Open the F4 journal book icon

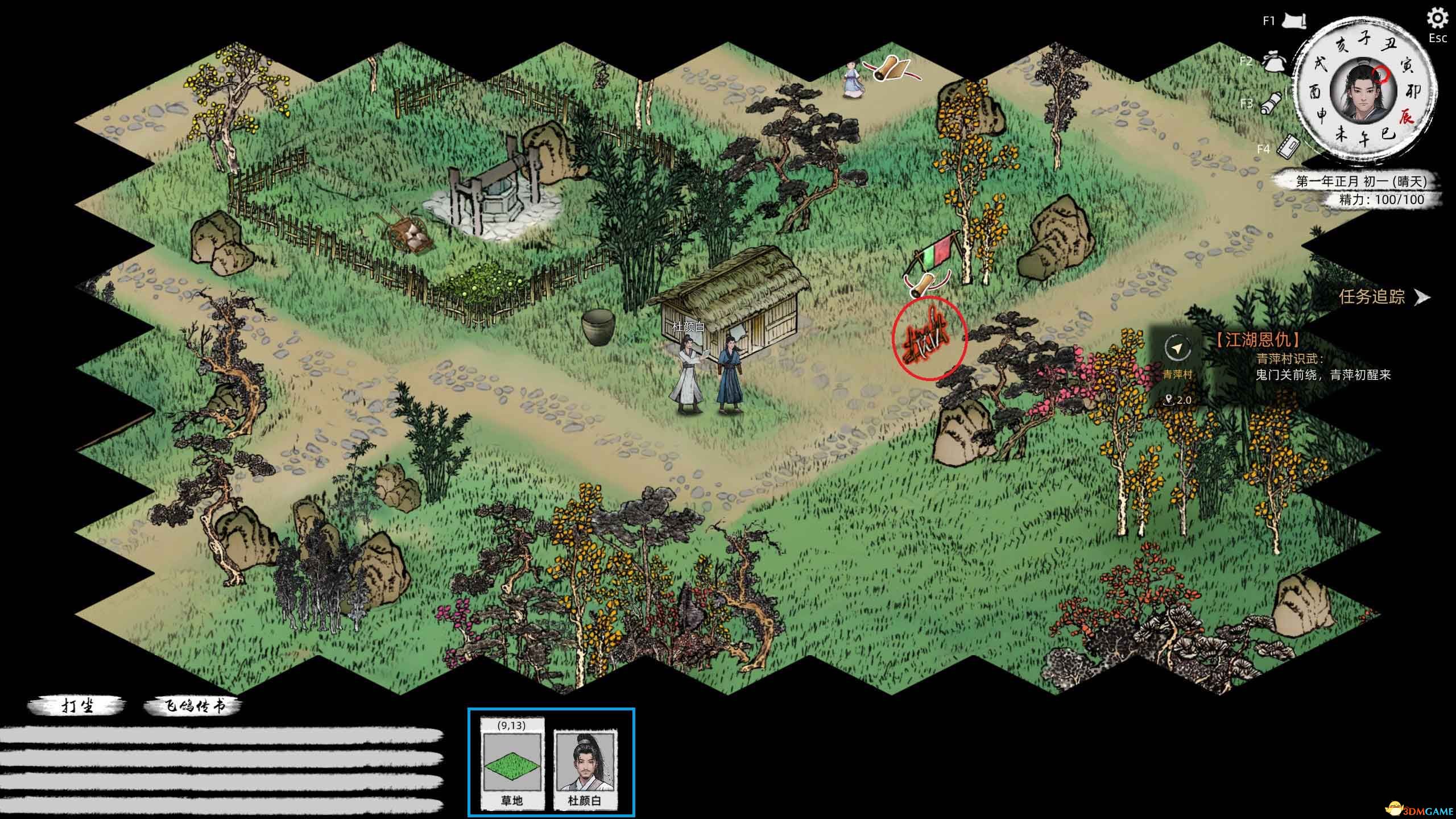pos(1288,147)
